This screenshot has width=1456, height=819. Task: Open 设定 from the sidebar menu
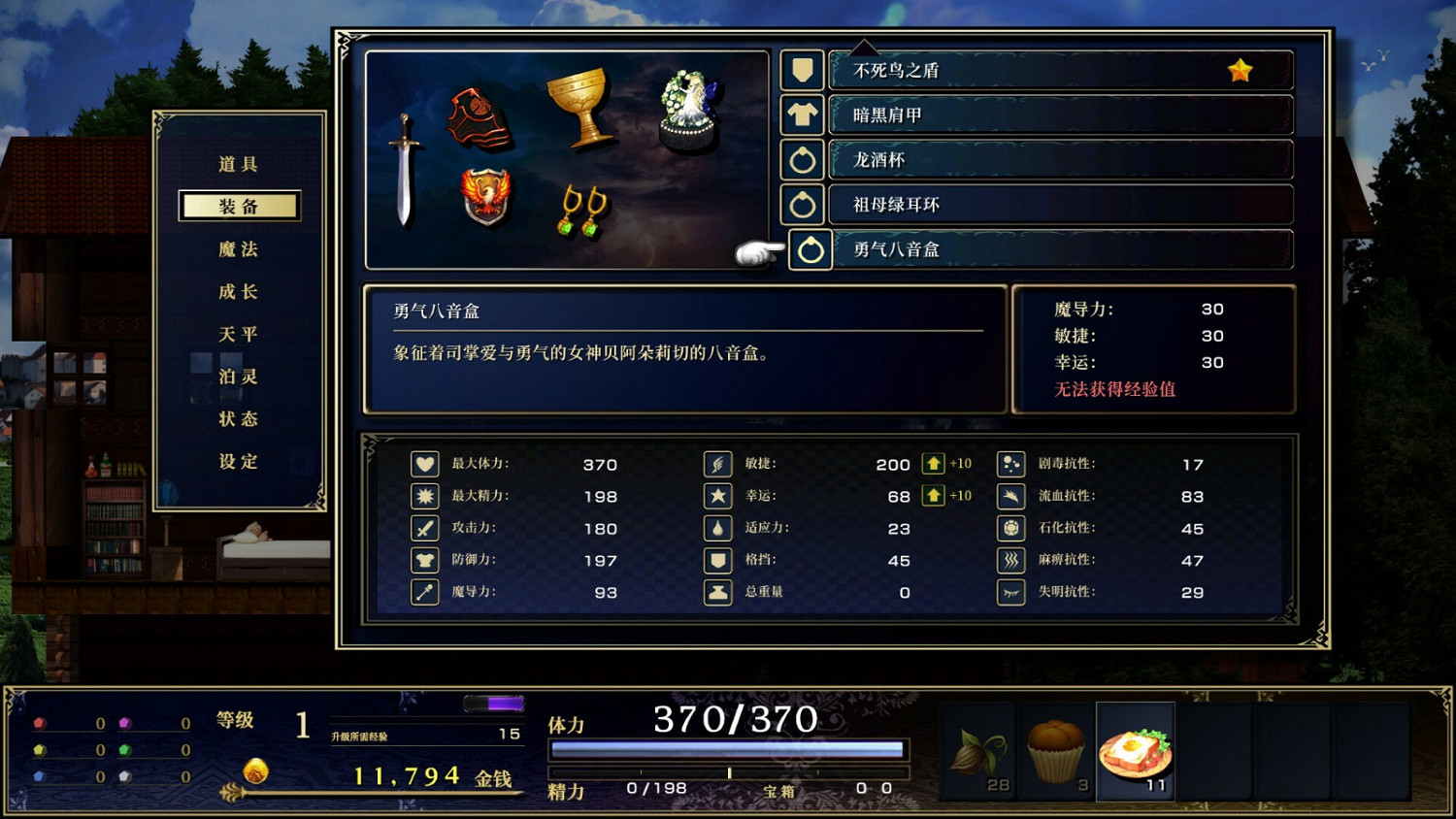coord(238,463)
